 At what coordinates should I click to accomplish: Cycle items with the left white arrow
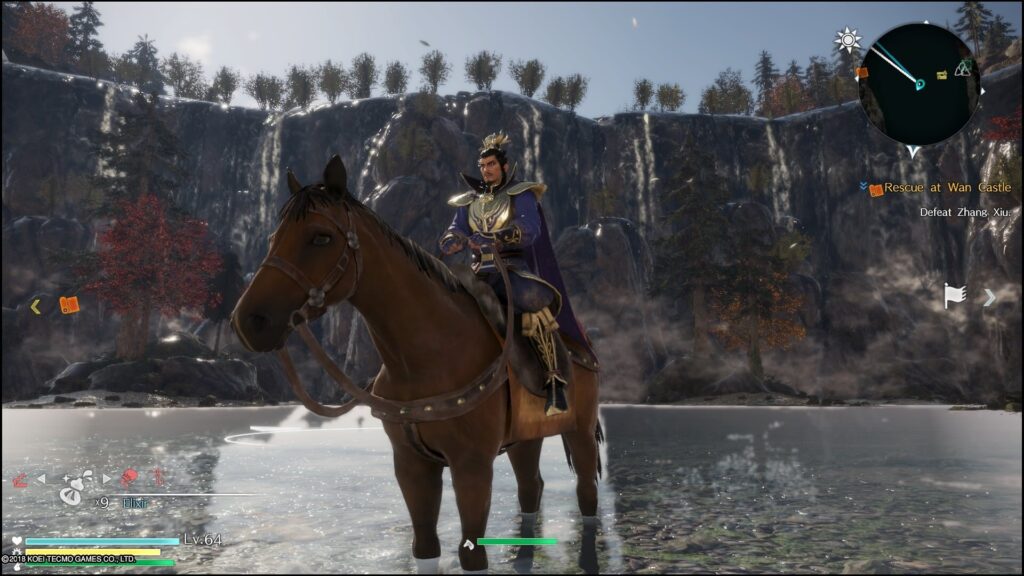[41, 479]
